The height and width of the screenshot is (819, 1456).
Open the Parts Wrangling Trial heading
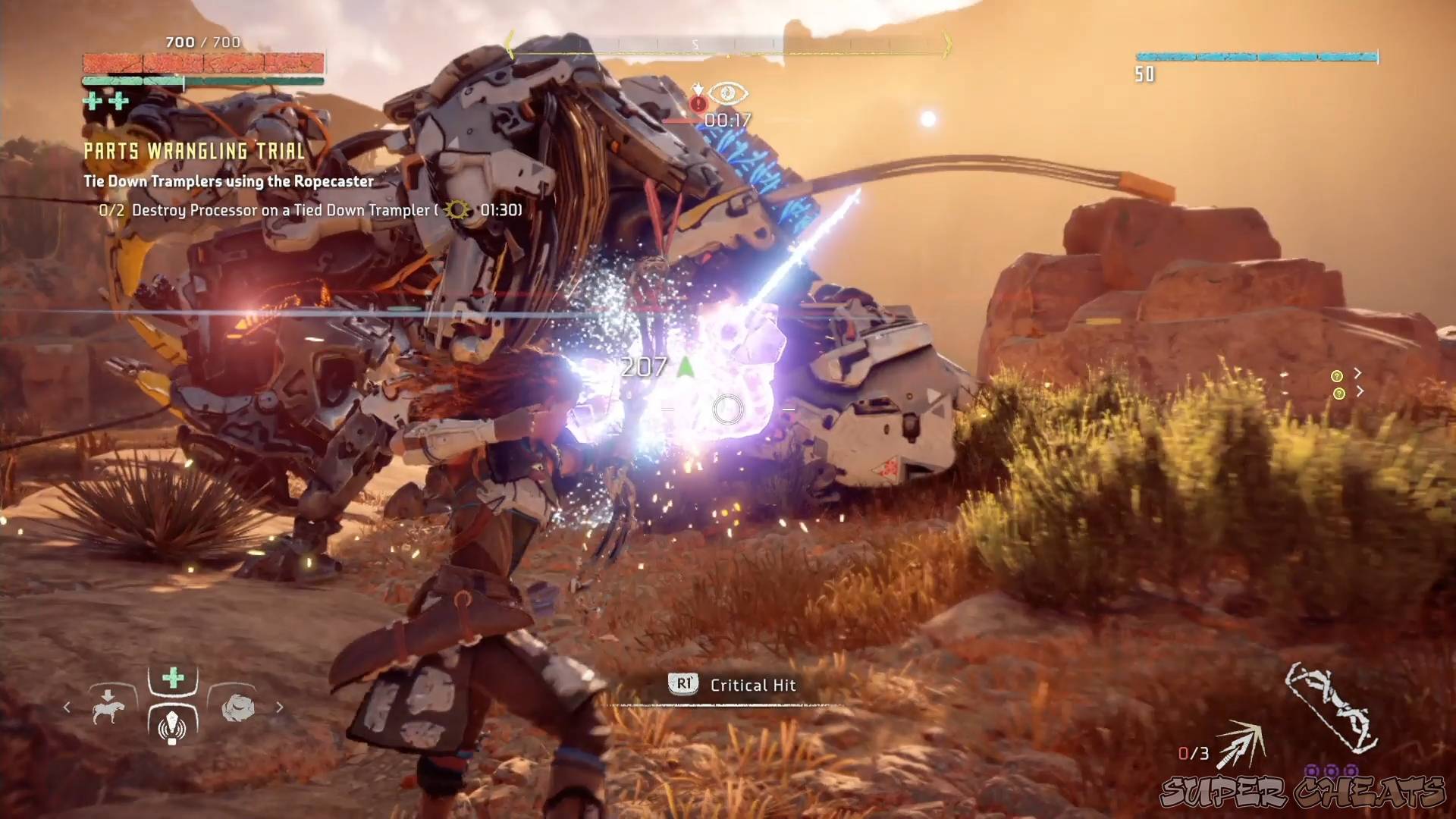tap(194, 151)
